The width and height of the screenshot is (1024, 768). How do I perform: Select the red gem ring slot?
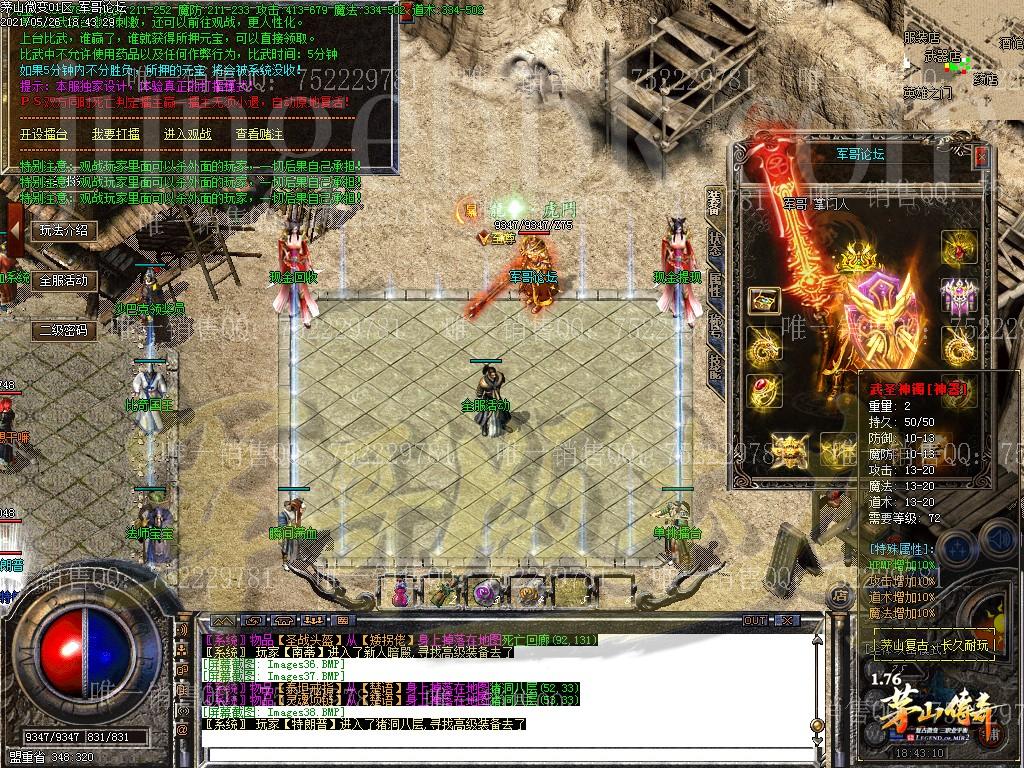(764, 388)
